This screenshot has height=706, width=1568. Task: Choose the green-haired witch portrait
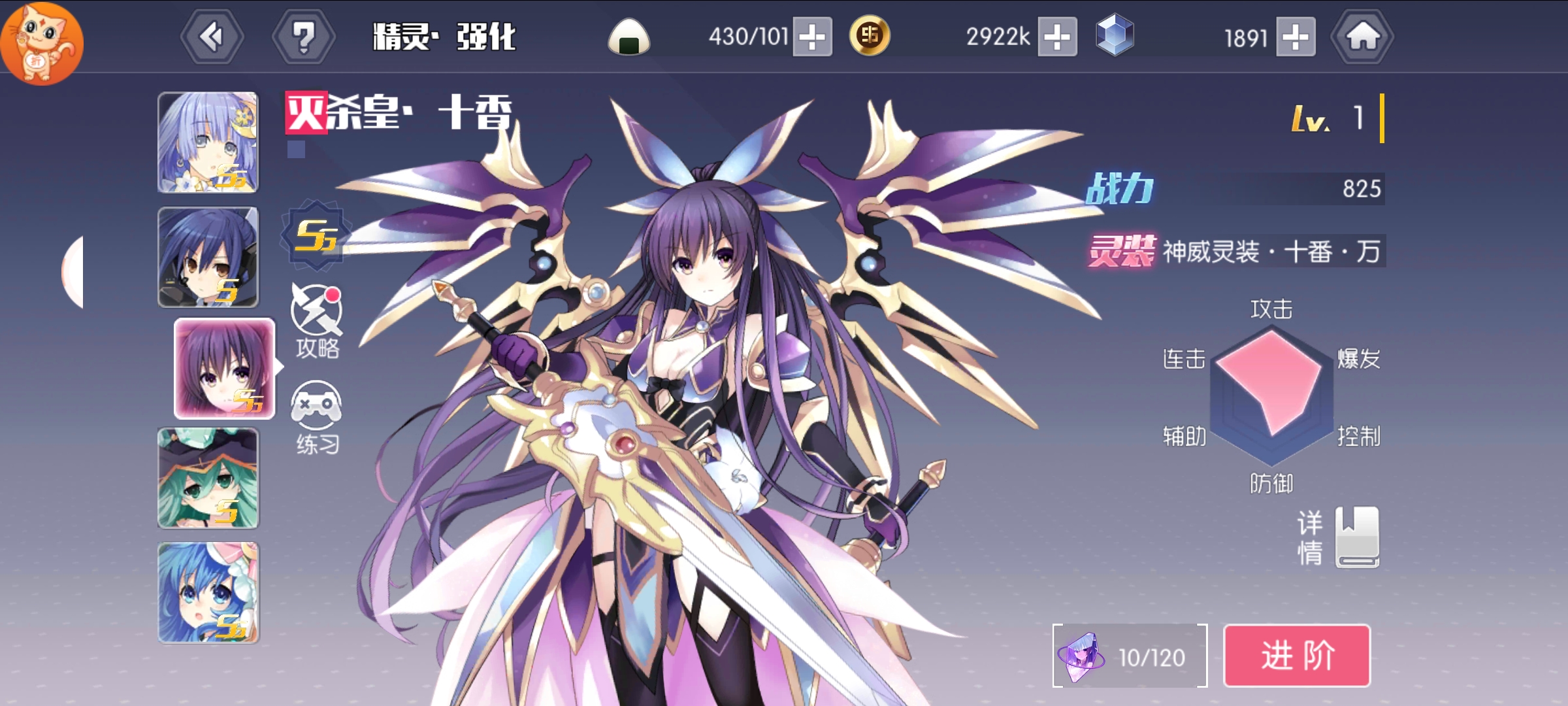pyautogui.click(x=208, y=478)
